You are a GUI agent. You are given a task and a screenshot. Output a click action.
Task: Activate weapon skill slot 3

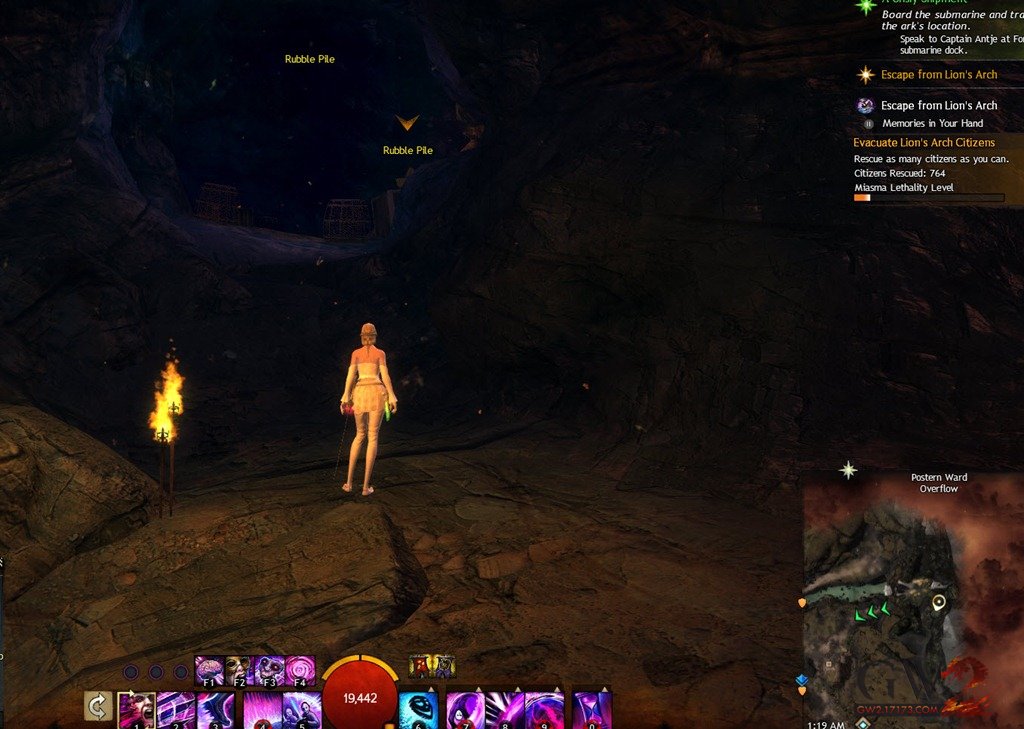click(x=218, y=710)
